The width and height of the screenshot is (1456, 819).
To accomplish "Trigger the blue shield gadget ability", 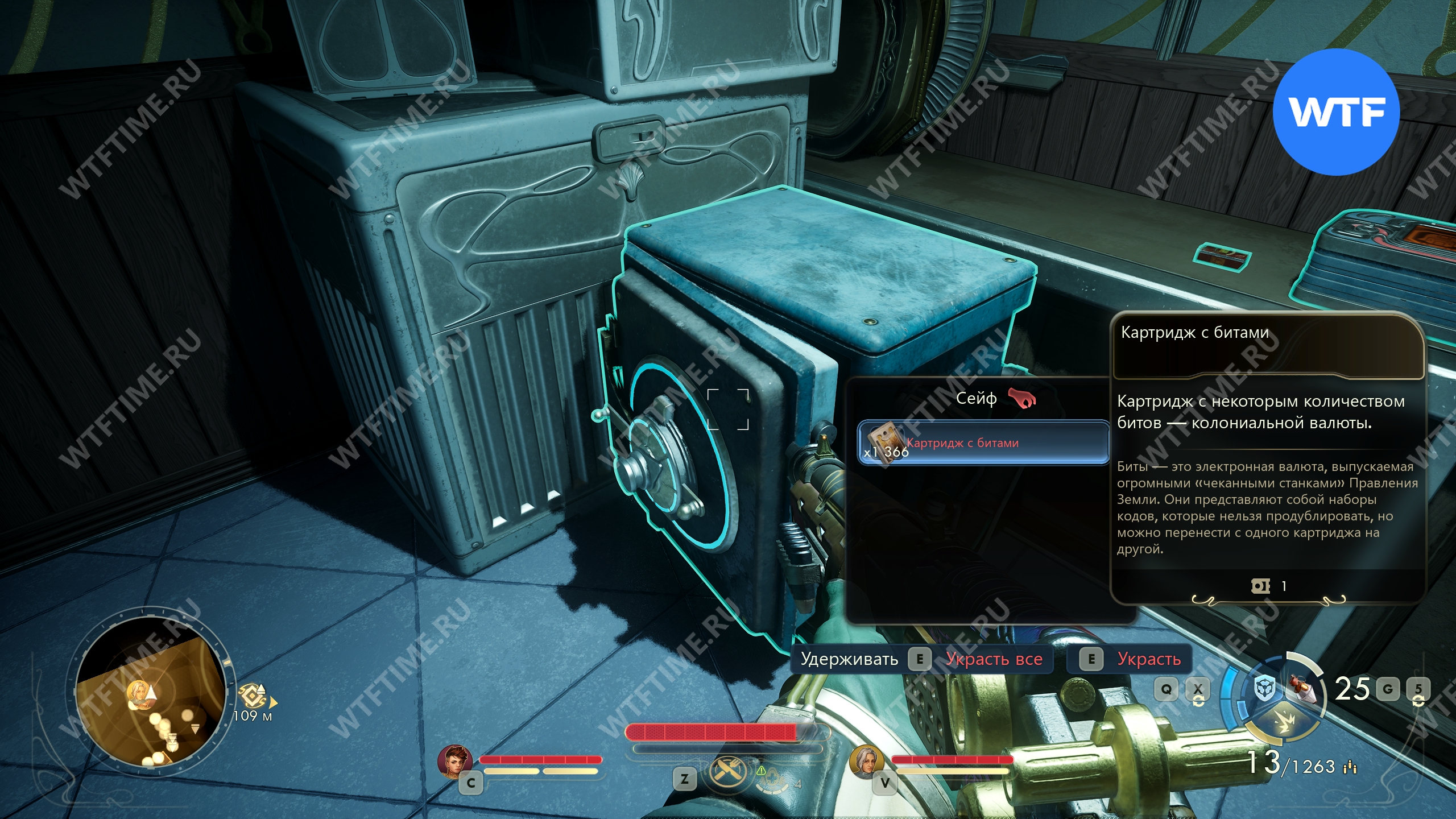I will 1265,689.
